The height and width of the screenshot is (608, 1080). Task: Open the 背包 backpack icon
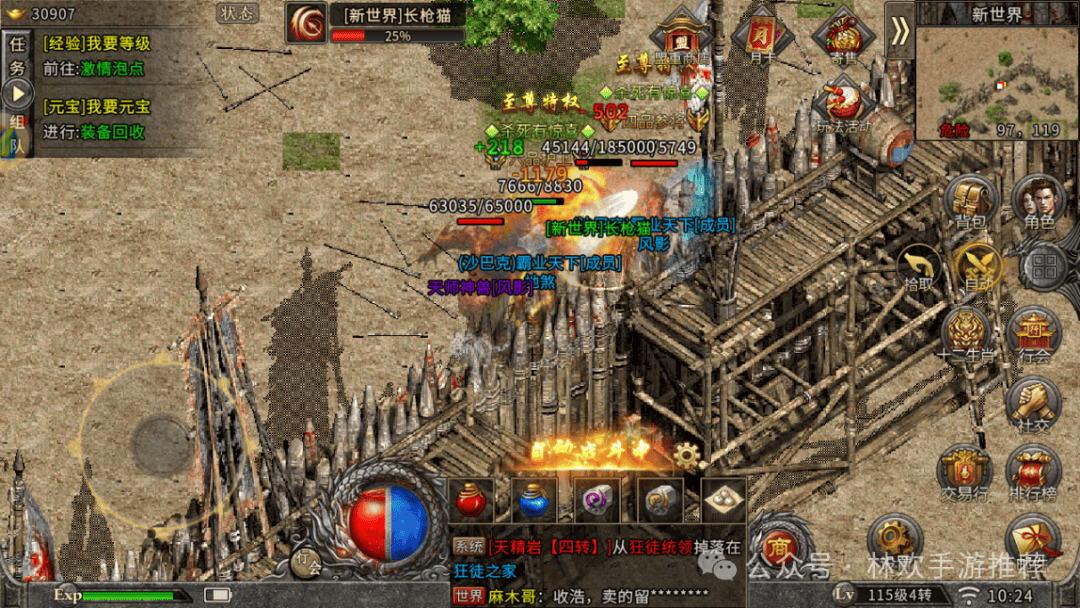click(970, 202)
